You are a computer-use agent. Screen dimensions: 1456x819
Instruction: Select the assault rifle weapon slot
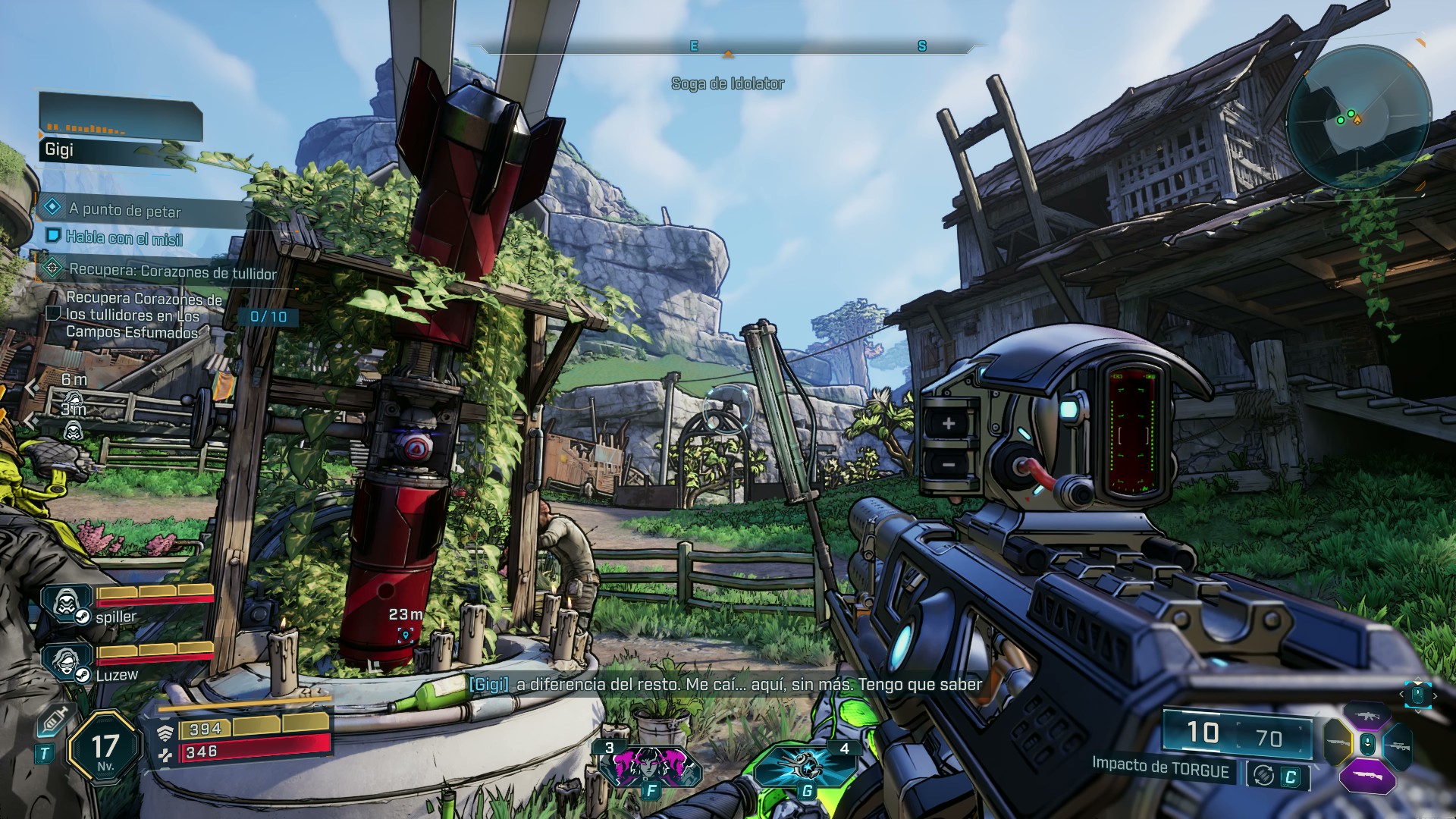click(x=1367, y=715)
